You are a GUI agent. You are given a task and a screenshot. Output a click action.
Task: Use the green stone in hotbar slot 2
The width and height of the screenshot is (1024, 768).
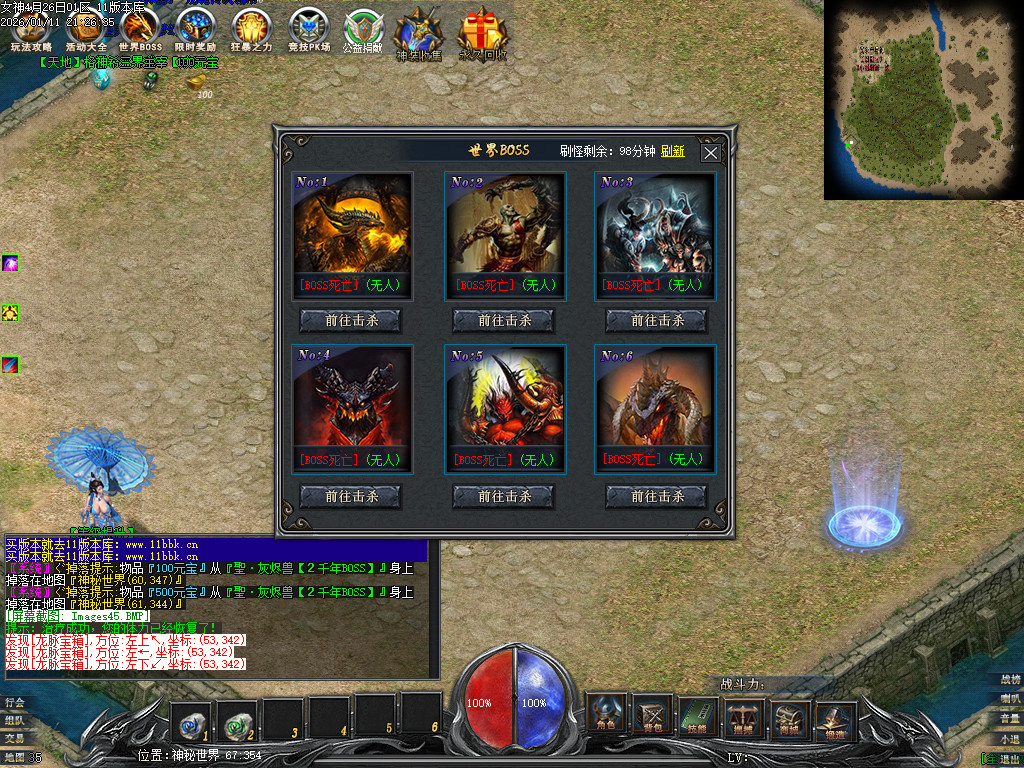[x=236, y=717]
